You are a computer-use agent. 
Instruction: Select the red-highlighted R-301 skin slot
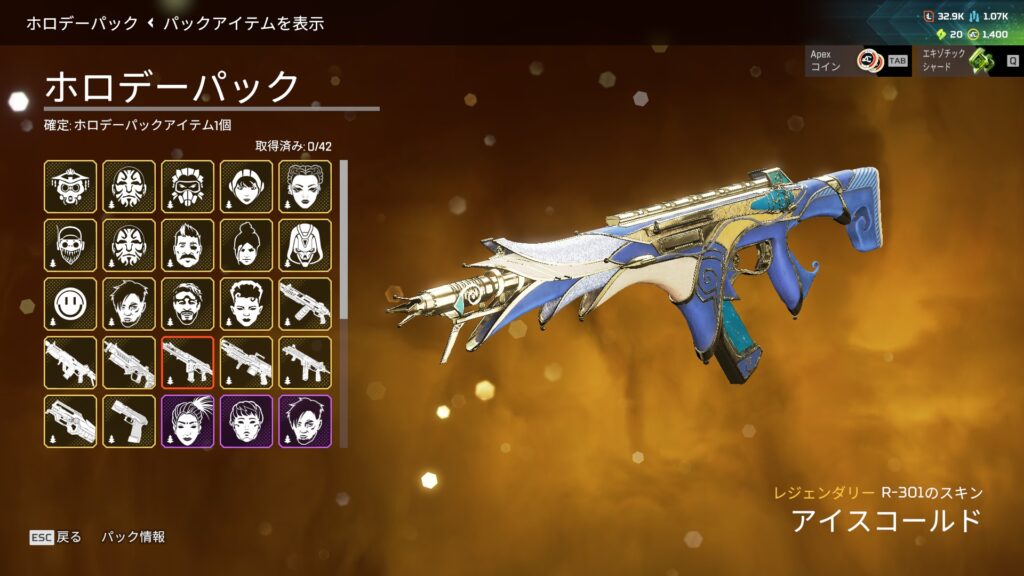pyautogui.click(x=188, y=363)
